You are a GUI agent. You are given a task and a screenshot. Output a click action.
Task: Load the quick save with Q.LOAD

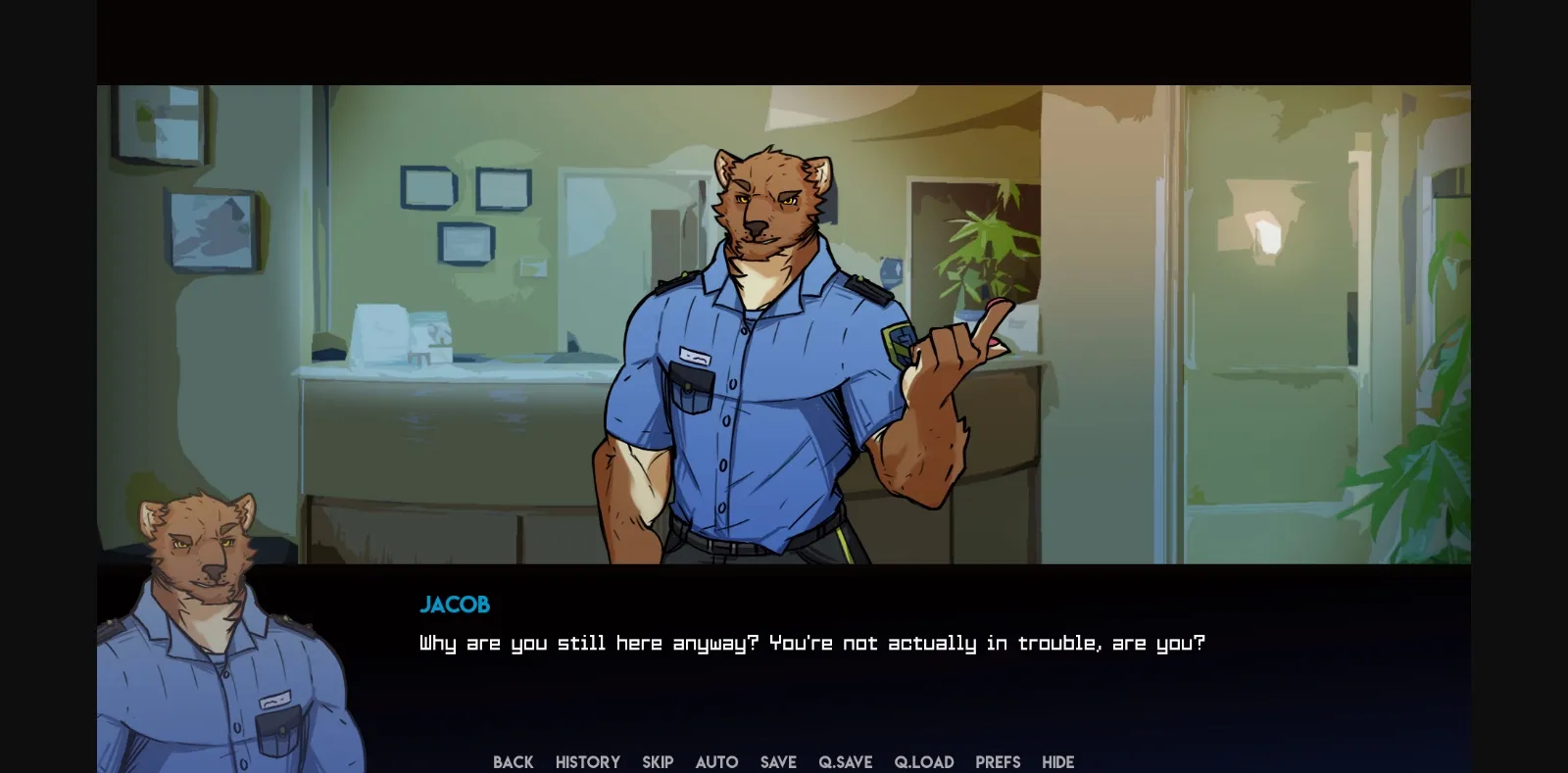pyautogui.click(x=924, y=762)
